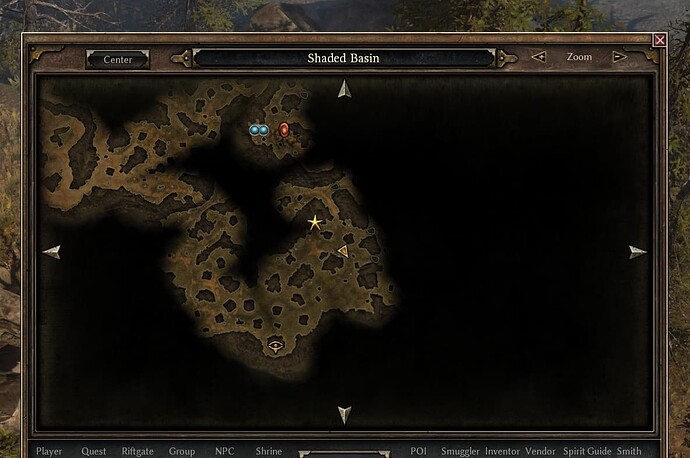Close the Shaded Basin map window
The width and height of the screenshot is (690, 458).
pos(659,40)
